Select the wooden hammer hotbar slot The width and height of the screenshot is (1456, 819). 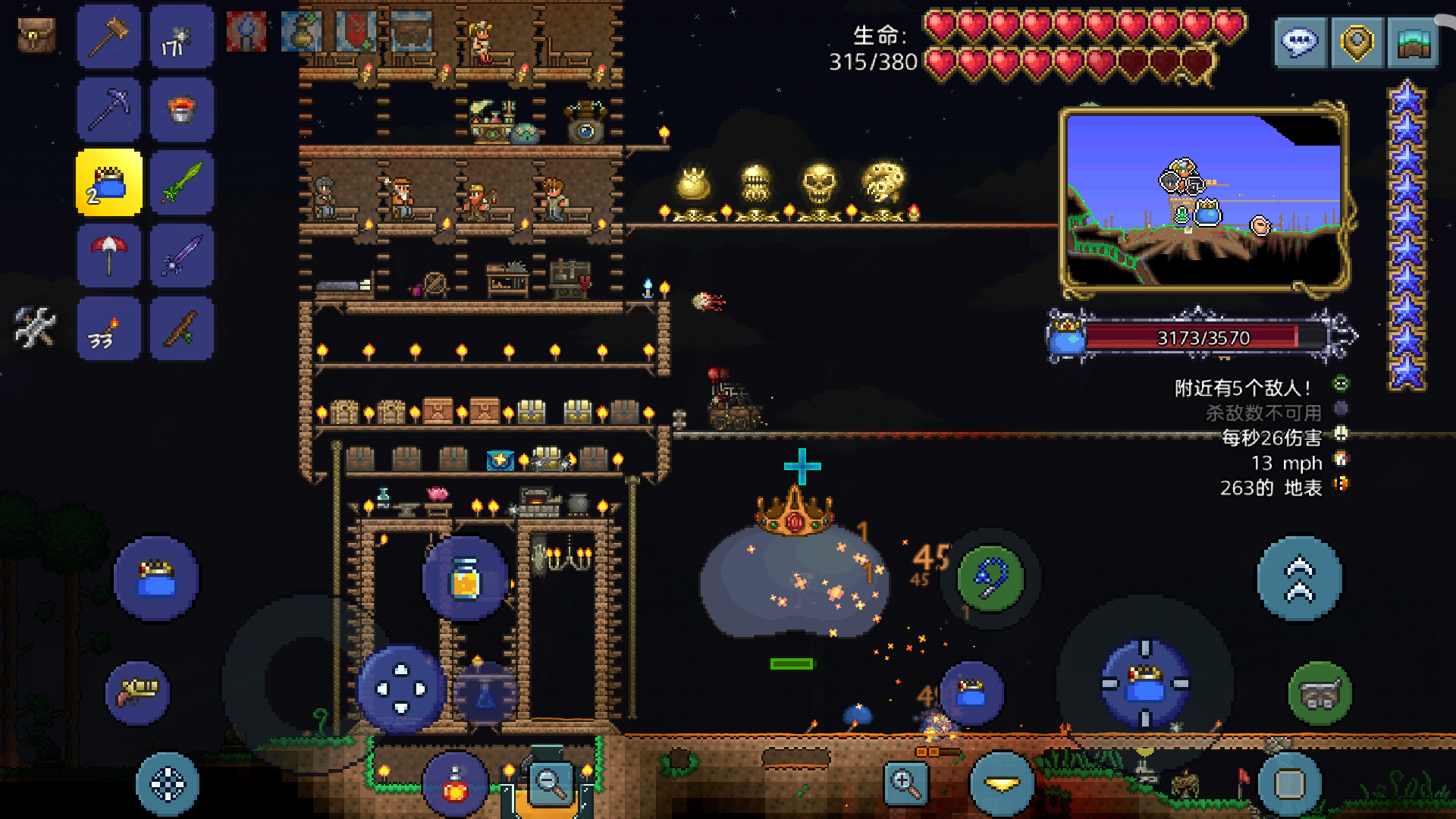109,36
